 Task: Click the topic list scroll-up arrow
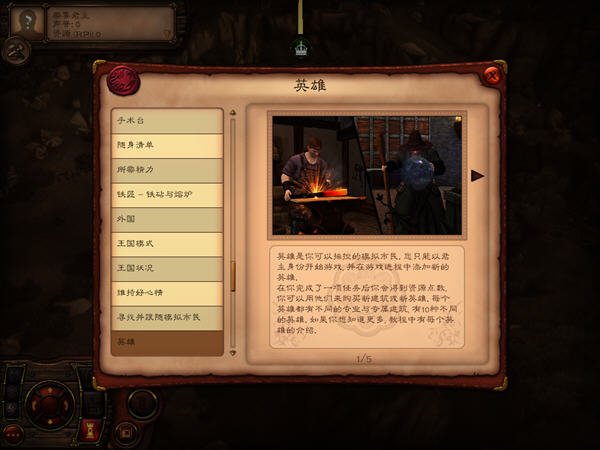233,112
